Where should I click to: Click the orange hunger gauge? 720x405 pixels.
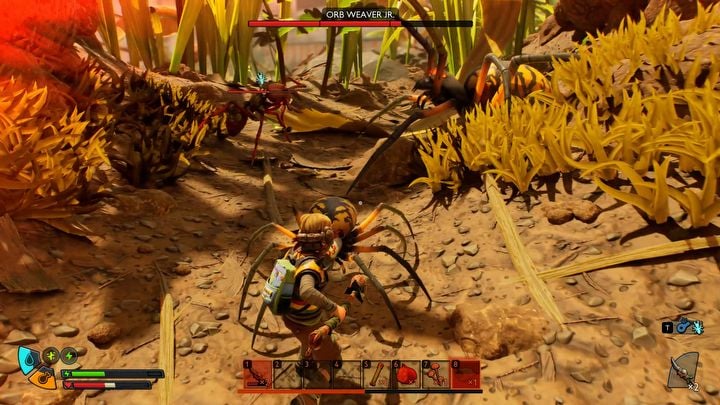coord(40,378)
